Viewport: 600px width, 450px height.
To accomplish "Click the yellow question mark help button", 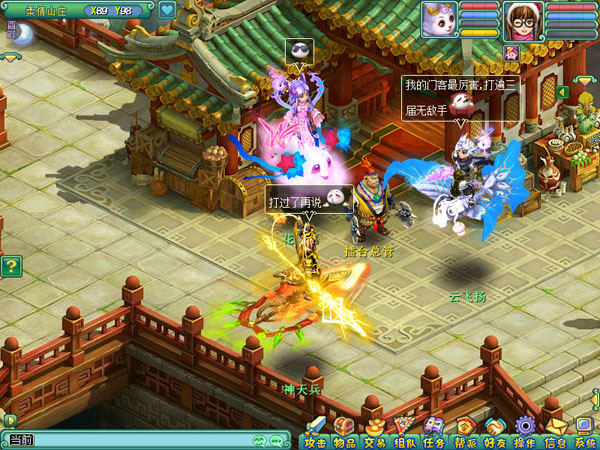I will click(11, 266).
